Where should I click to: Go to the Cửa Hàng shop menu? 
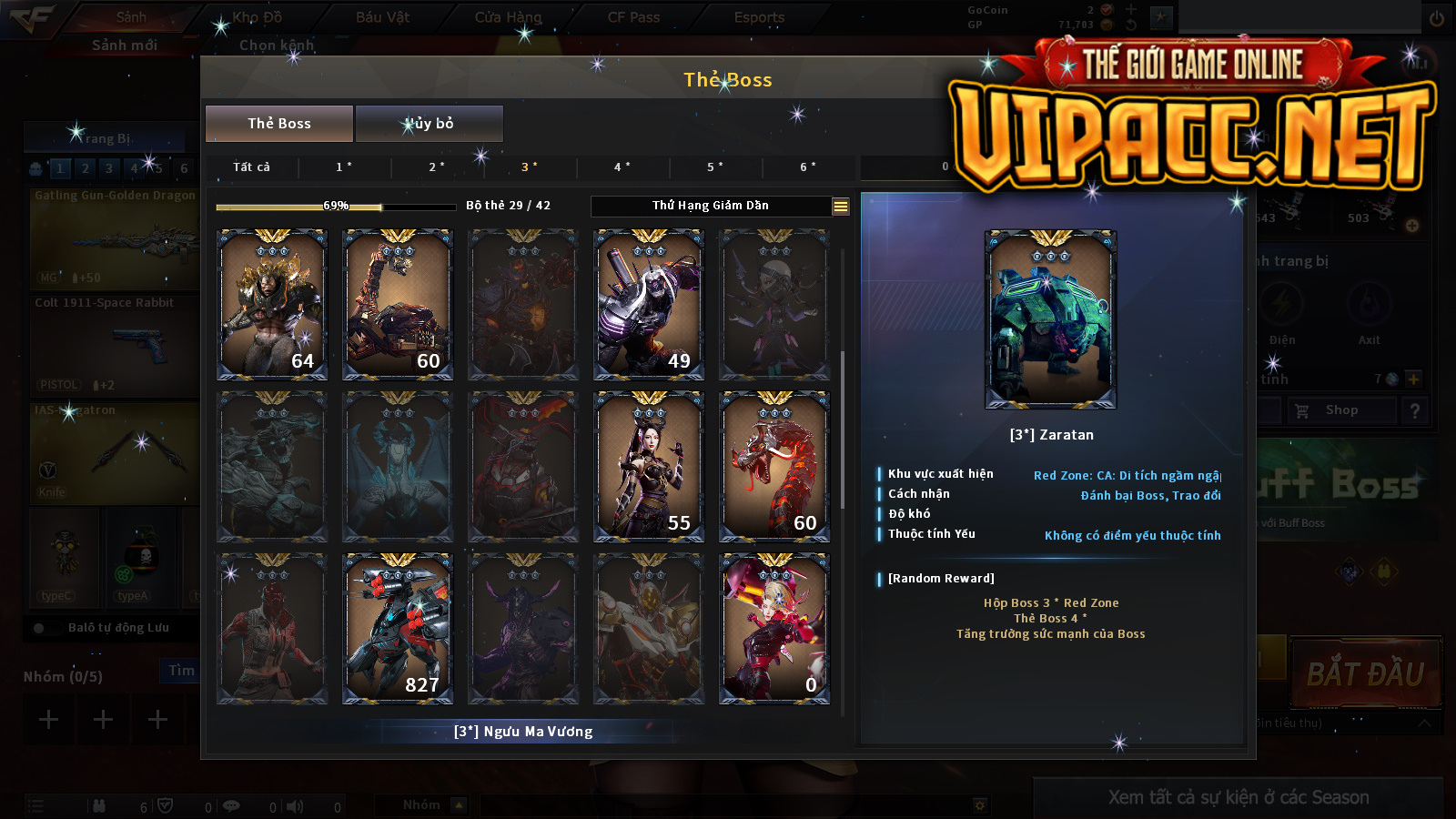pos(508,17)
